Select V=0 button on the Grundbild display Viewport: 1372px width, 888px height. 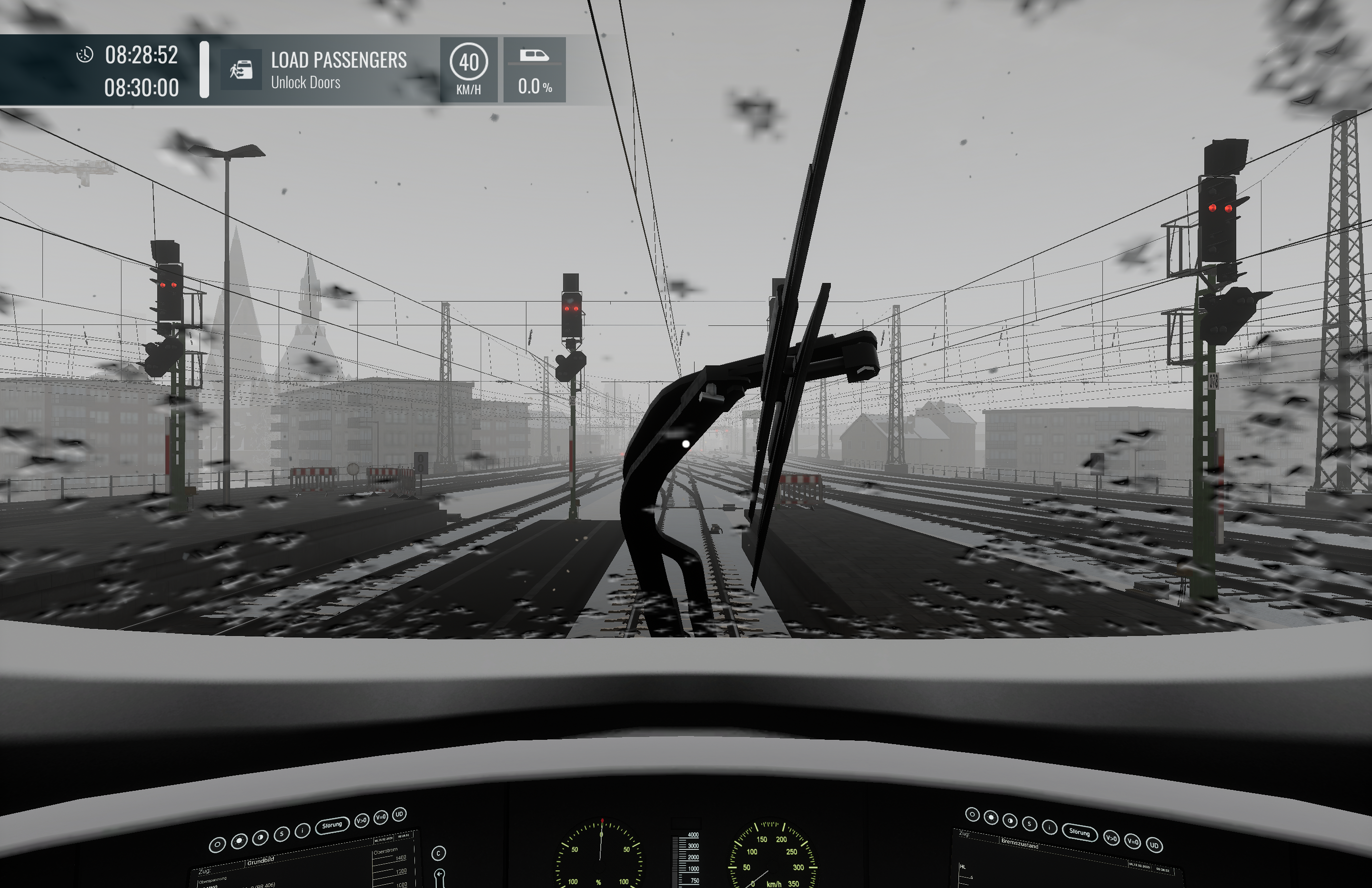pyautogui.click(x=381, y=817)
